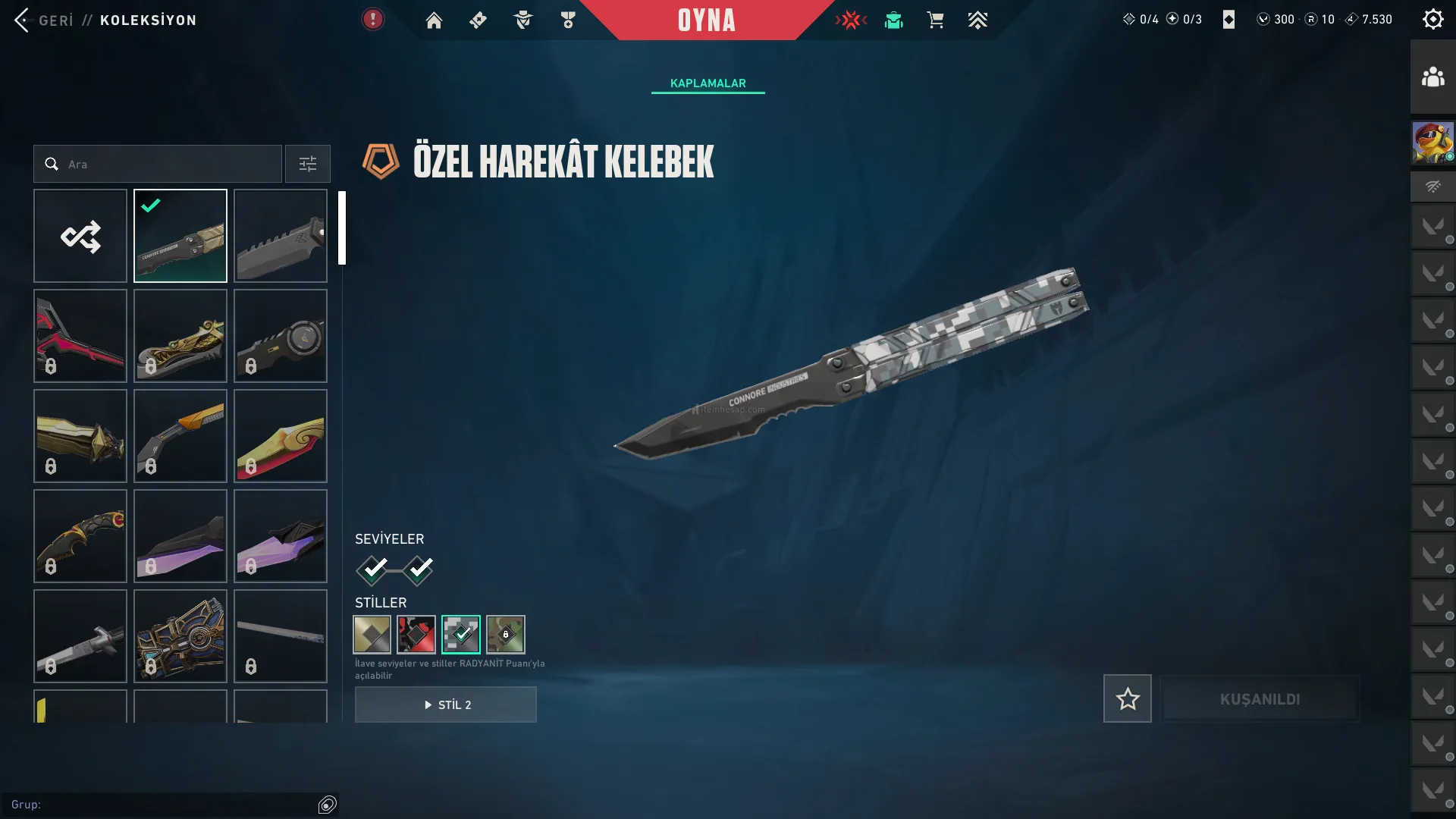The image size is (1456, 819).
Task: Click the player avatar portrait
Action: tap(1432, 143)
